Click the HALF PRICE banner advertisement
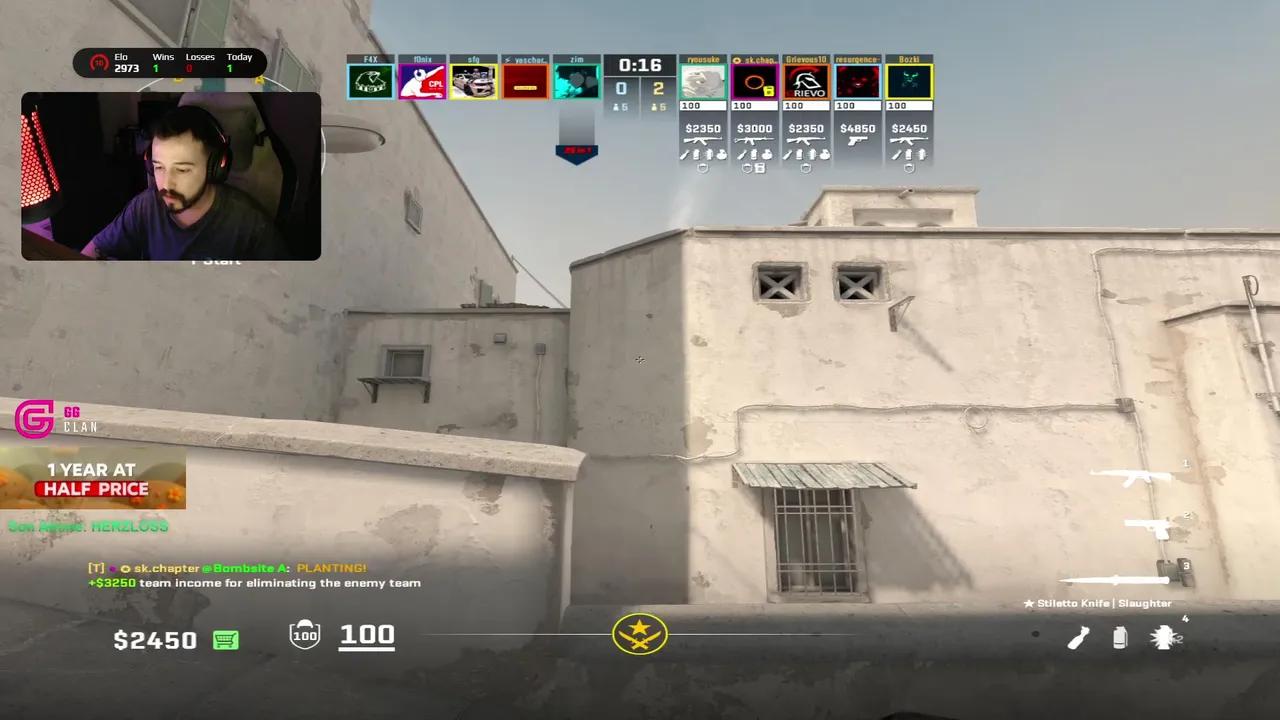 (92, 488)
